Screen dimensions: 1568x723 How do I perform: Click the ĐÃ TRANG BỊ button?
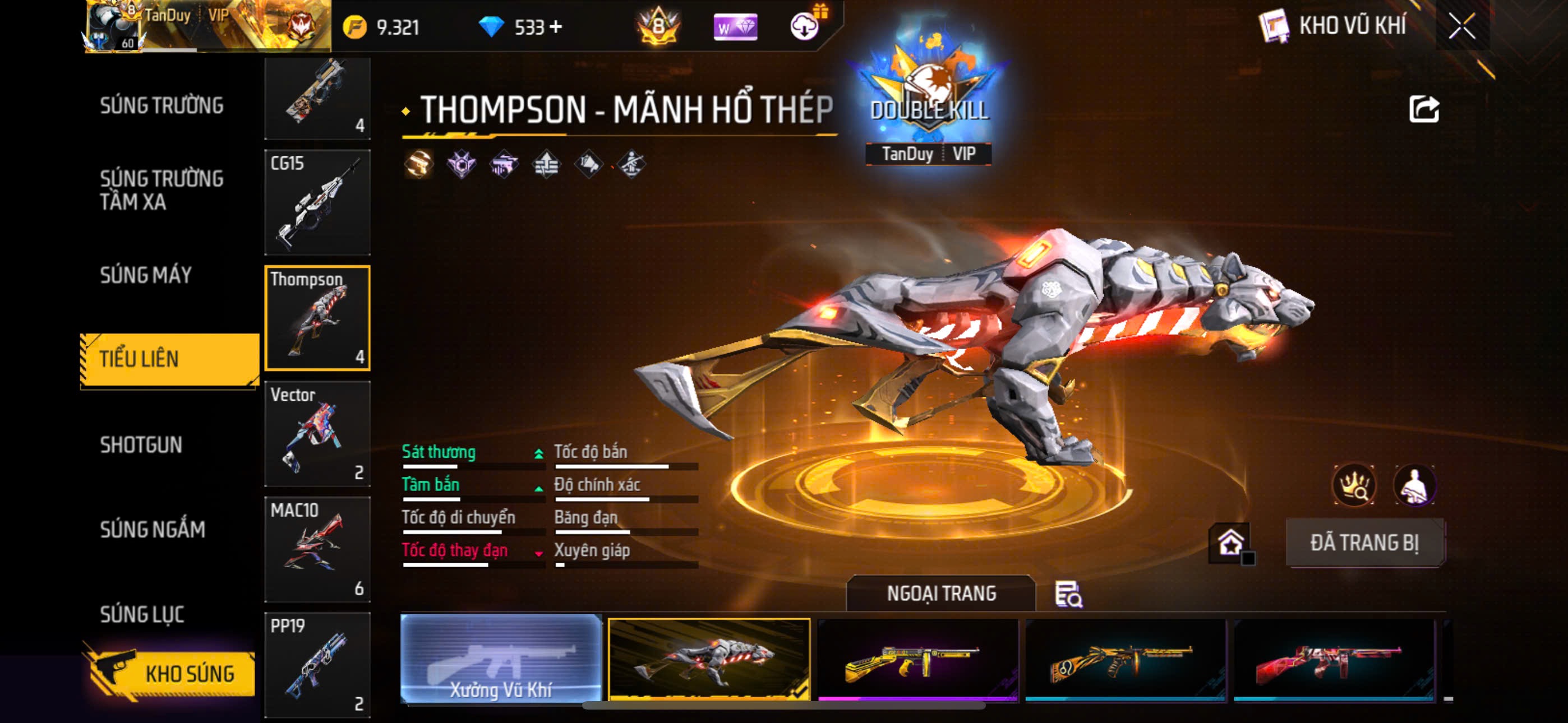[x=1364, y=543]
